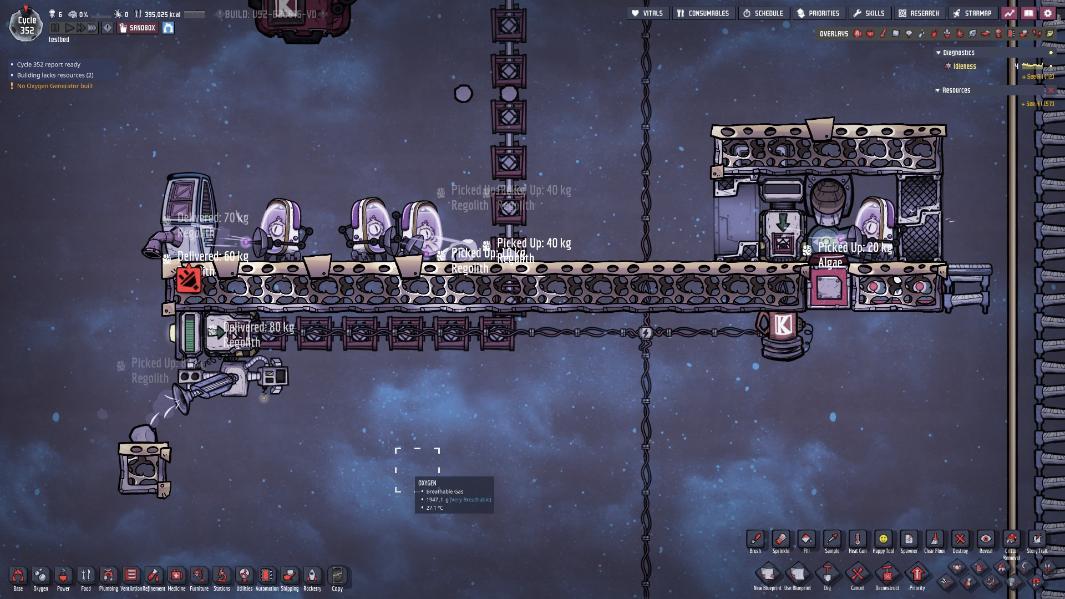Activate the Deconstruct tool

click(x=887, y=574)
